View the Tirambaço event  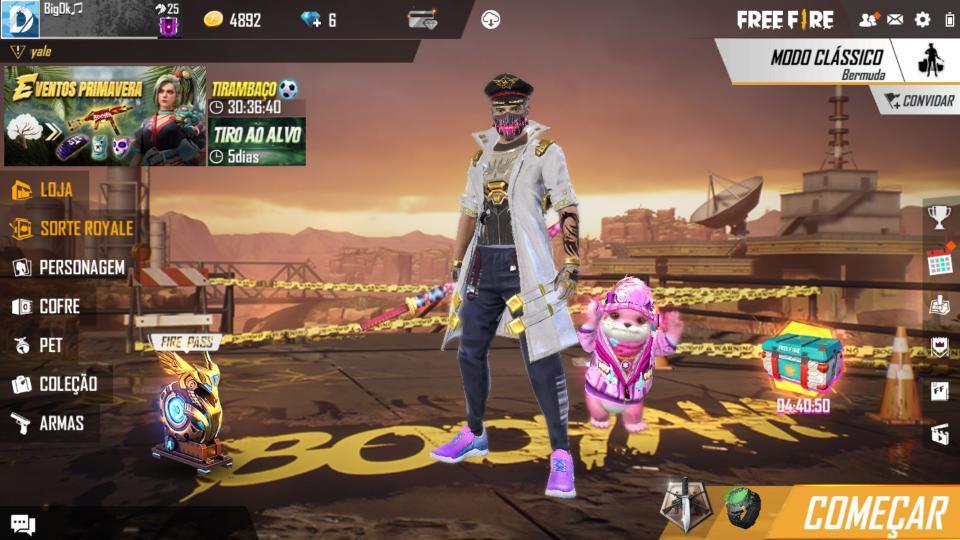[x=255, y=97]
